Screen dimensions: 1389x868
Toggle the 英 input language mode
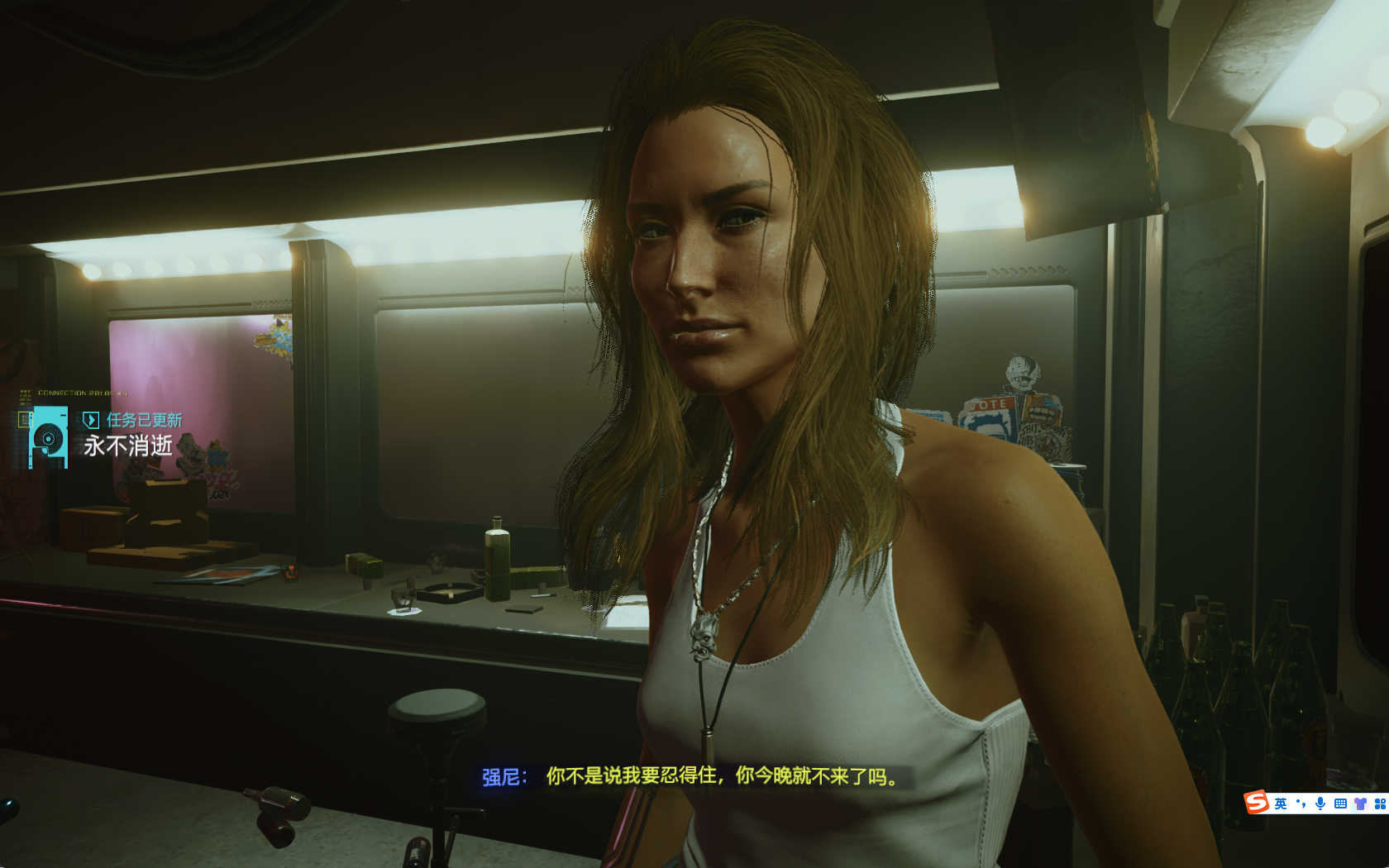pos(1281,804)
